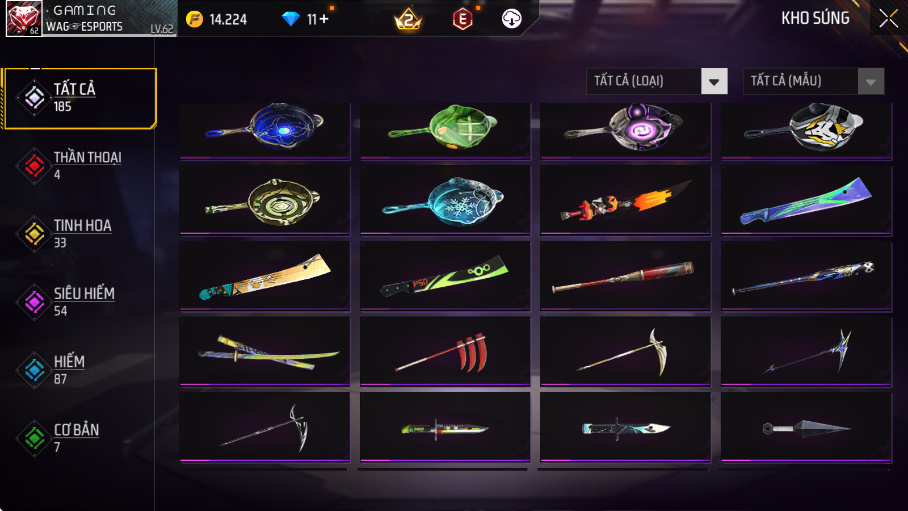Image resolution: width=908 pixels, height=511 pixels.
Task: Choose the Hiếm rarity tab
Action: 78,369
